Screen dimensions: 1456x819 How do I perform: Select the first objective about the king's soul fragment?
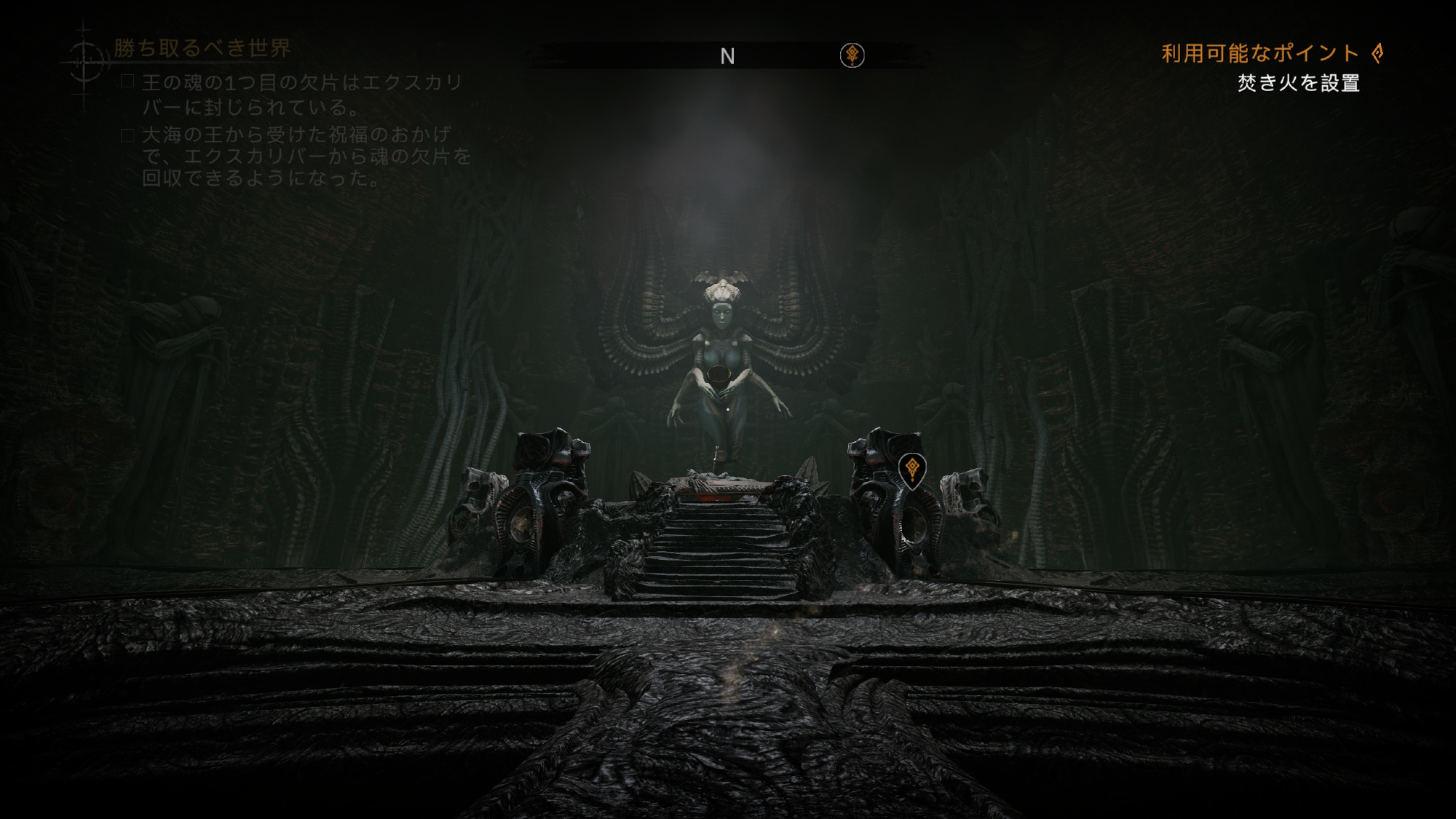click(301, 95)
